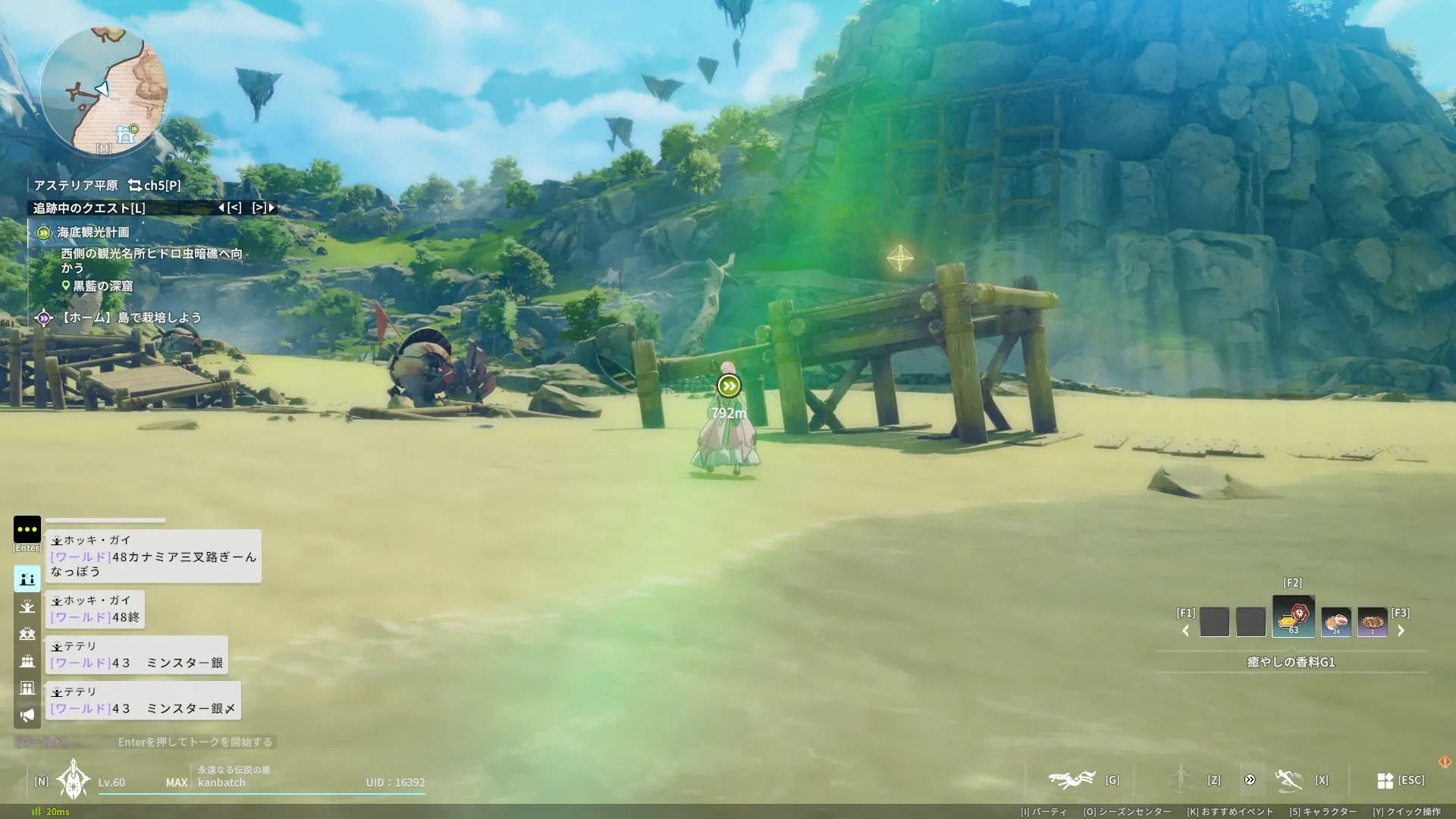This screenshot has height=819, width=1456.
Task: Open the chat window with the three-dot button
Action: (x=27, y=529)
